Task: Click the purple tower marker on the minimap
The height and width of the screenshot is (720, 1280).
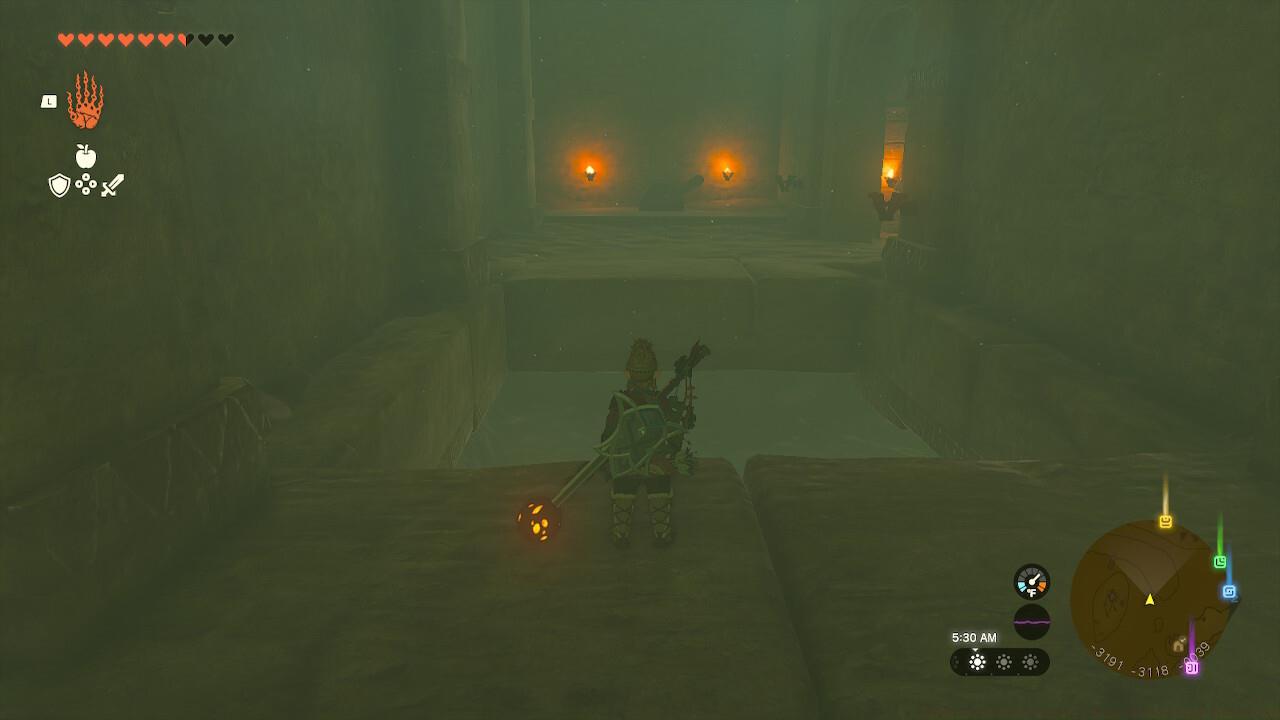Action: click(x=1192, y=668)
